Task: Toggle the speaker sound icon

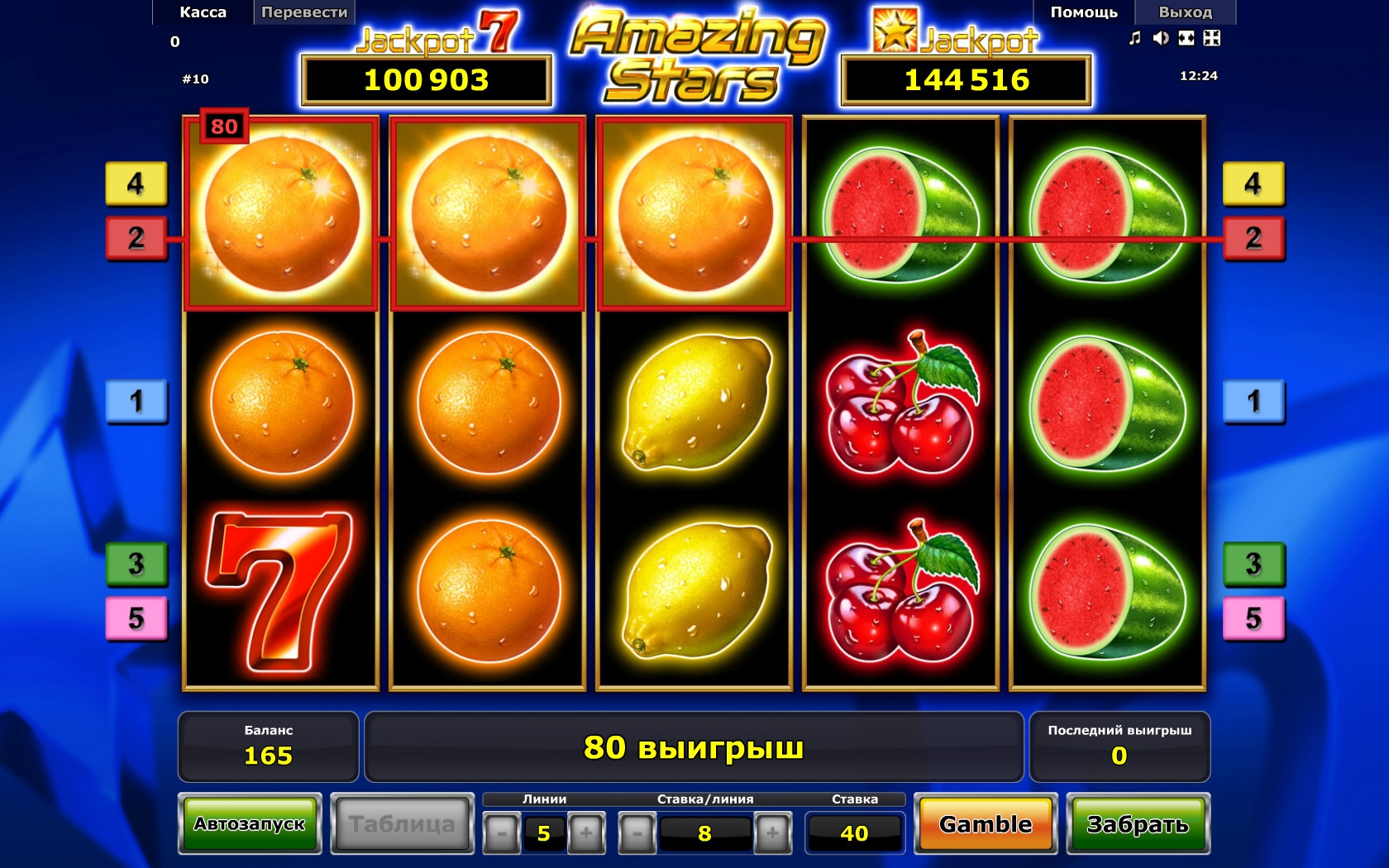Action: [1161, 38]
